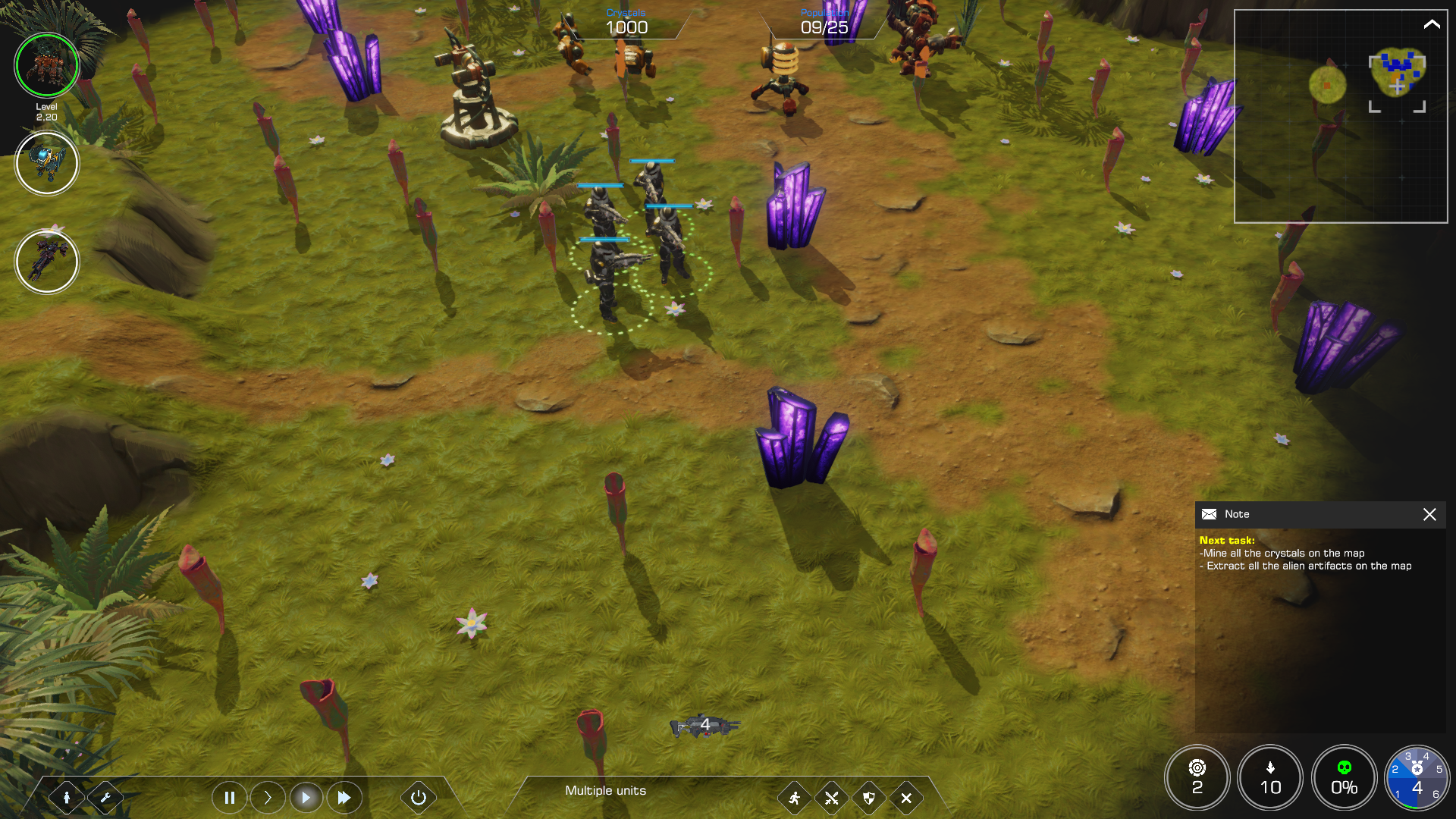Screen dimensions: 1456x819
Task: Select the orange mech hero portrait
Action: coord(47,65)
